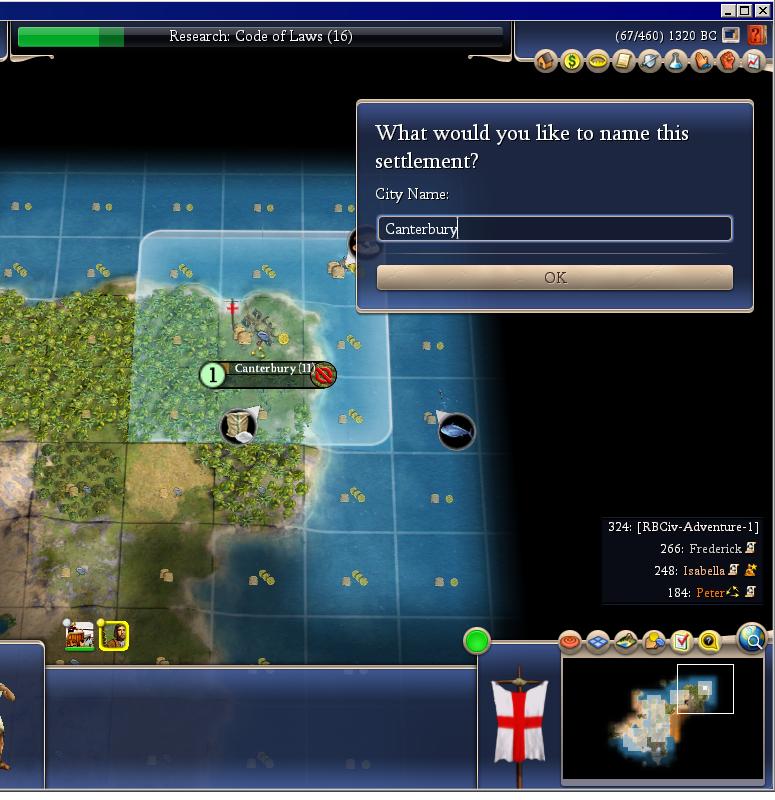The width and height of the screenshot is (775, 800).
Task: Open the Foreign Advisor scroll icon
Action: [x=624, y=62]
